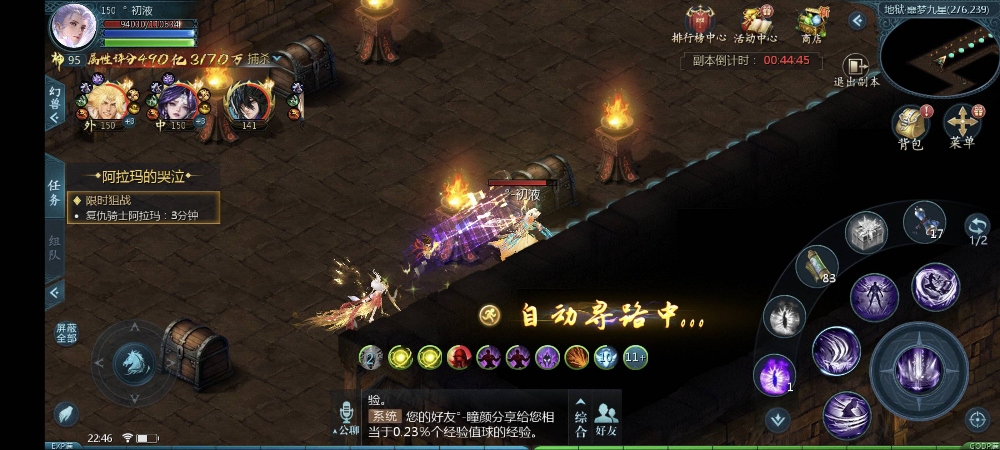Screen dimensions: 1000x450
Task: Swap the skill page with the 1/2 button
Action: click(x=977, y=228)
